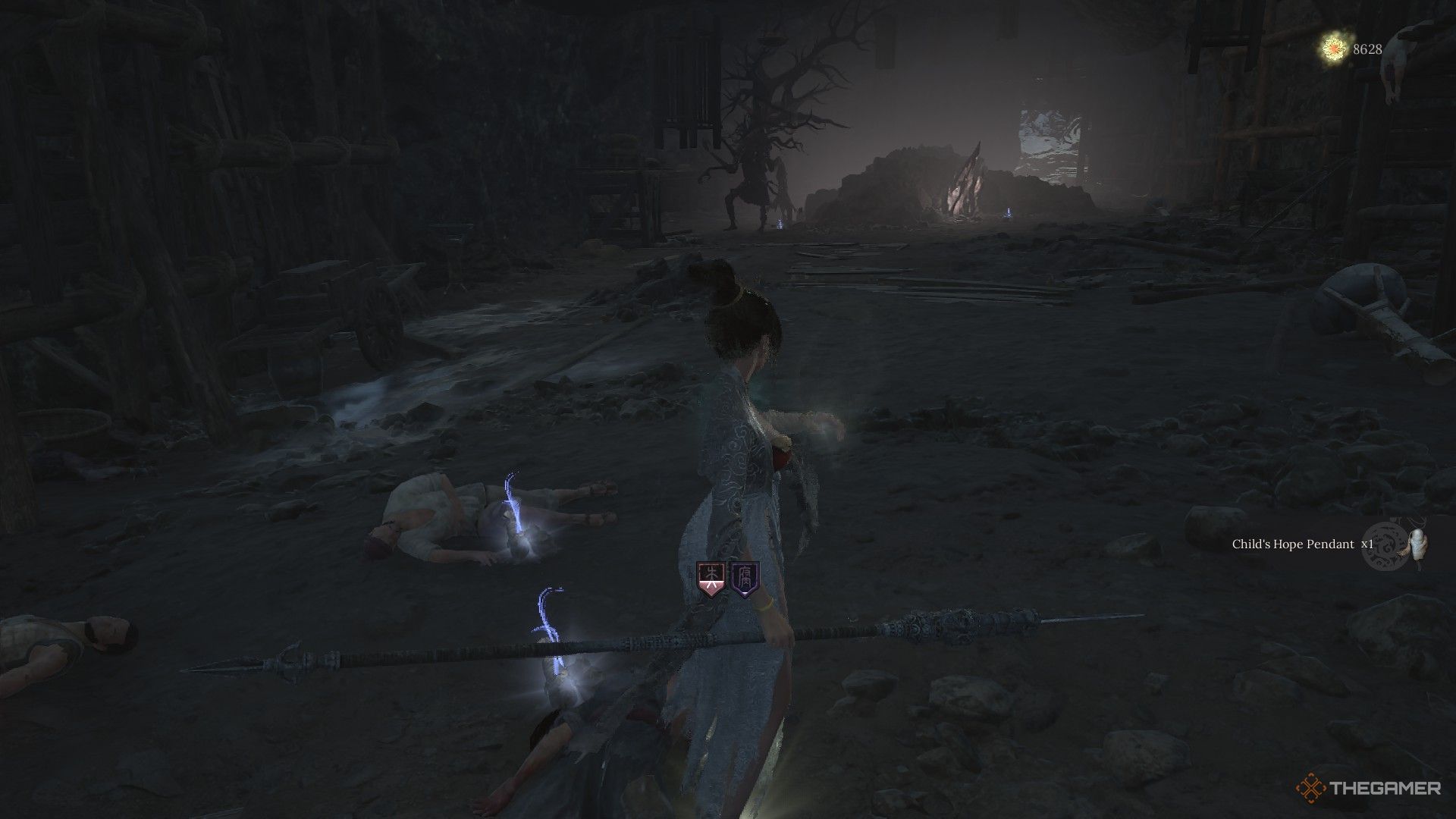Click the Child's Hope Pendant pickup notification
The image size is (1456, 819).
click(1301, 544)
